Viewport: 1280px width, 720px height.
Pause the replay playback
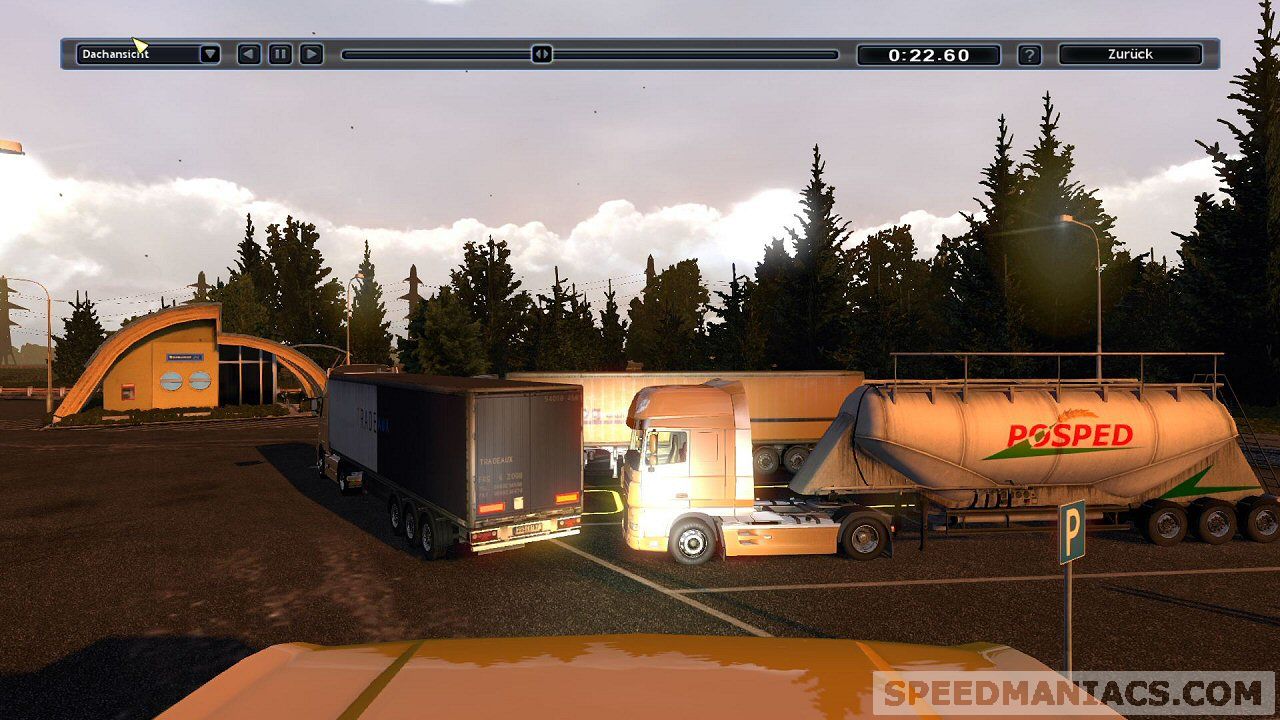280,54
